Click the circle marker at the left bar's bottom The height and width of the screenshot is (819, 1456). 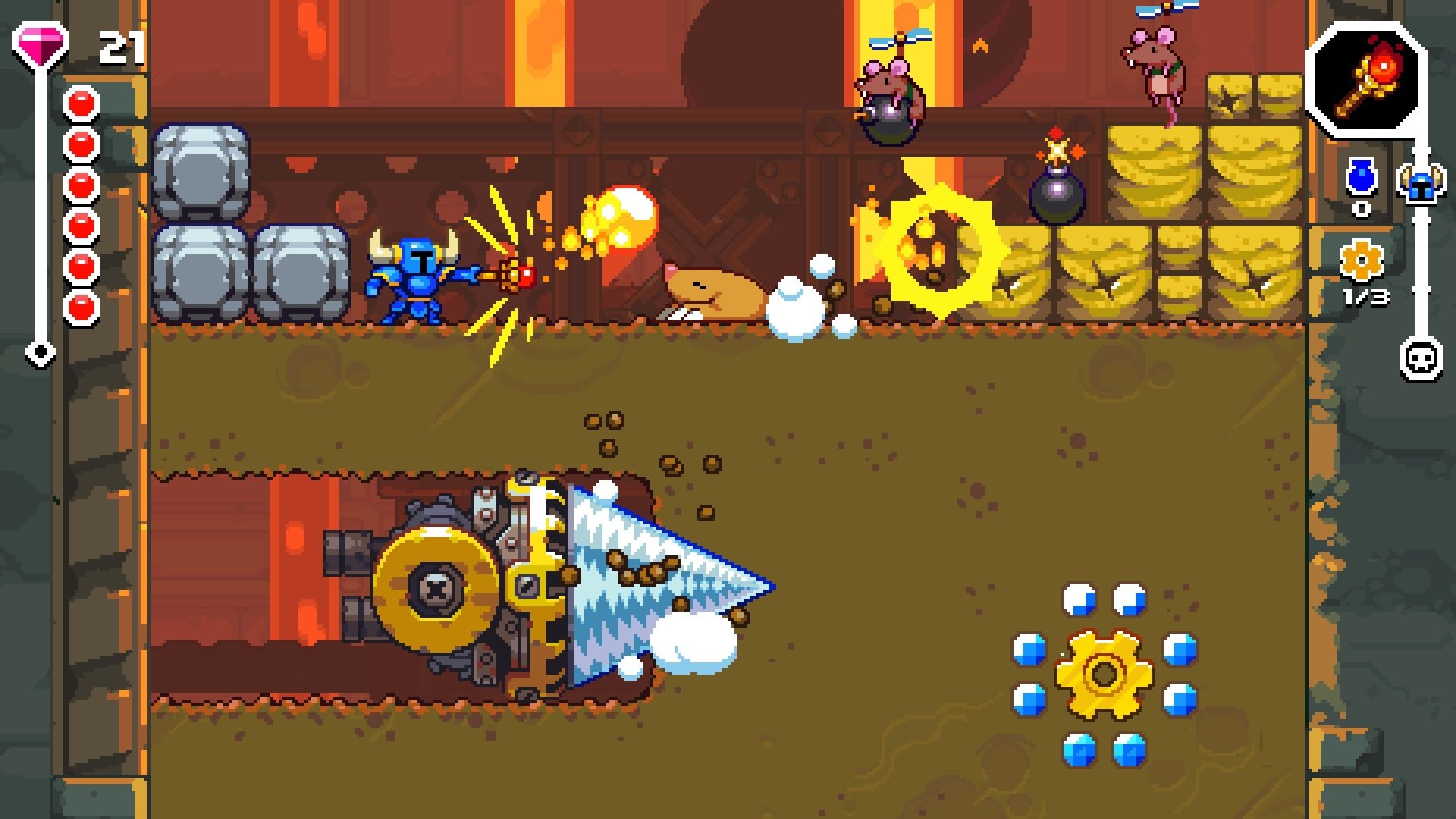(42, 351)
